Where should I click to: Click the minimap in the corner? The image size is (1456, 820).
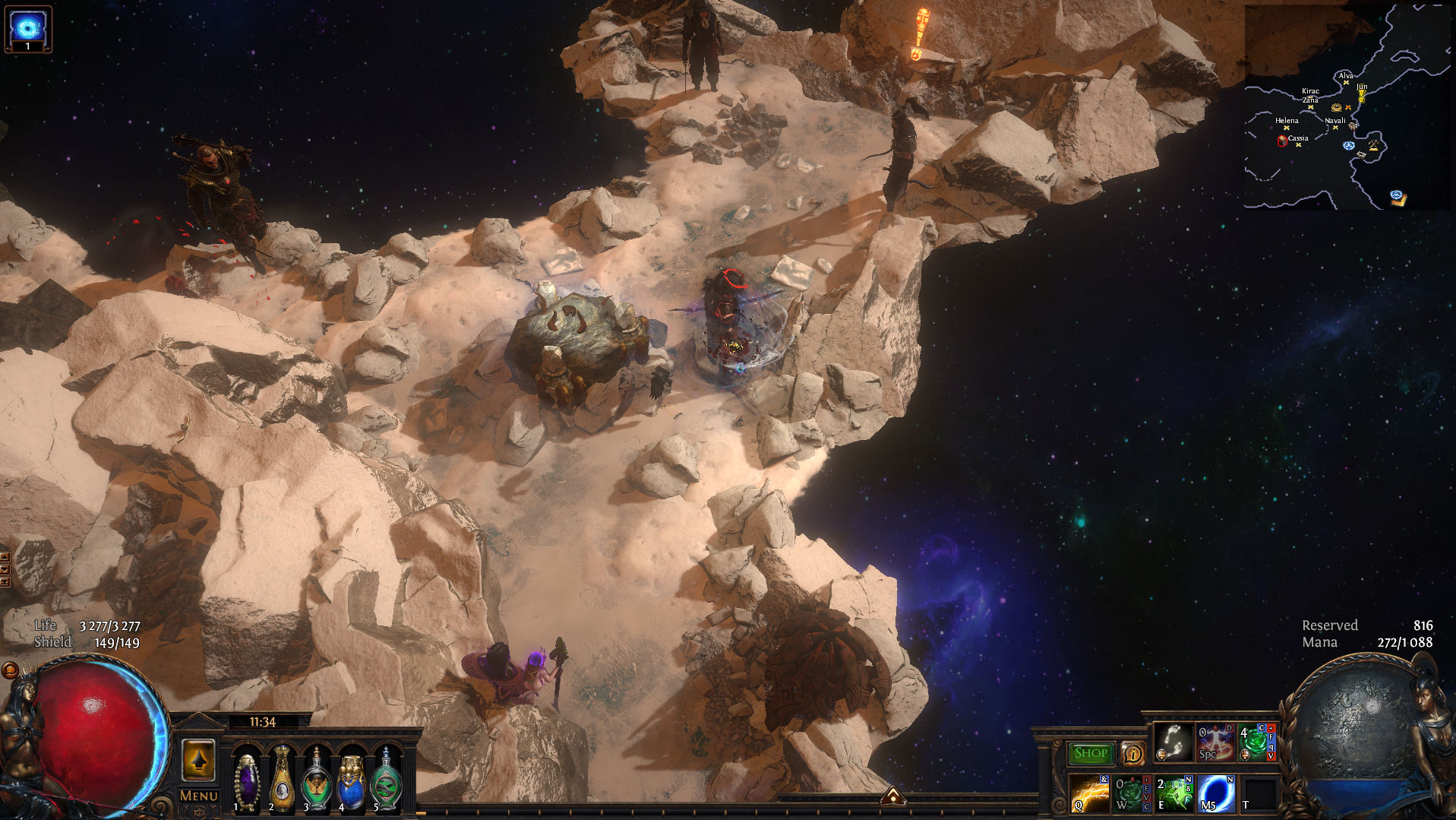[1347, 106]
